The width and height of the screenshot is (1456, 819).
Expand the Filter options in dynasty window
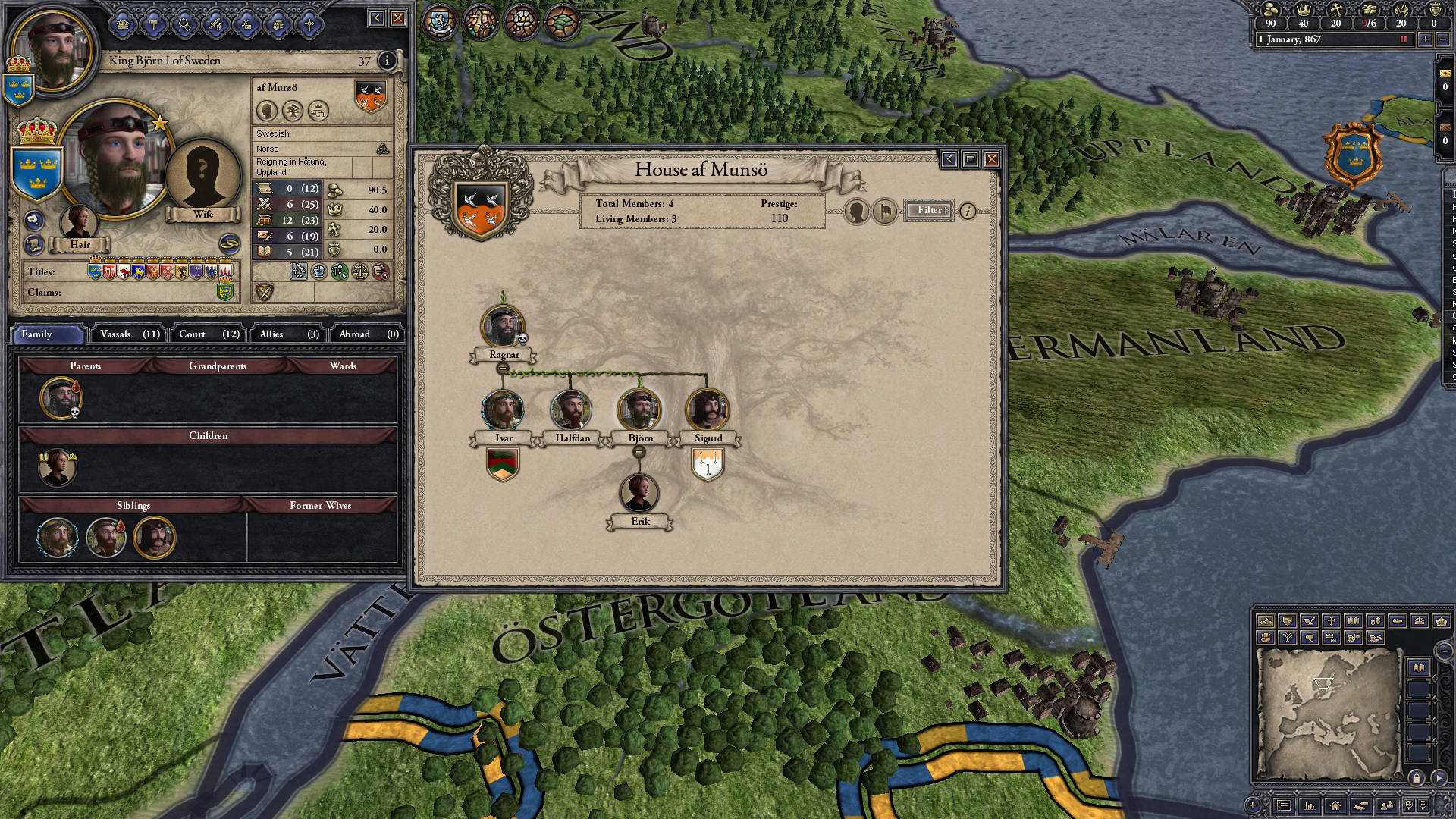(x=928, y=210)
